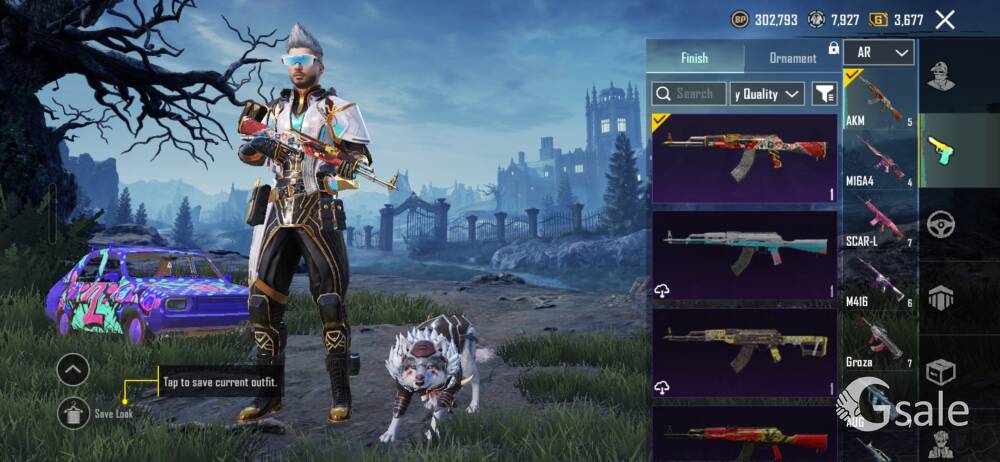Click the Save Look hanger button
Screen dimensions: 1000x462
click(73, 412)
